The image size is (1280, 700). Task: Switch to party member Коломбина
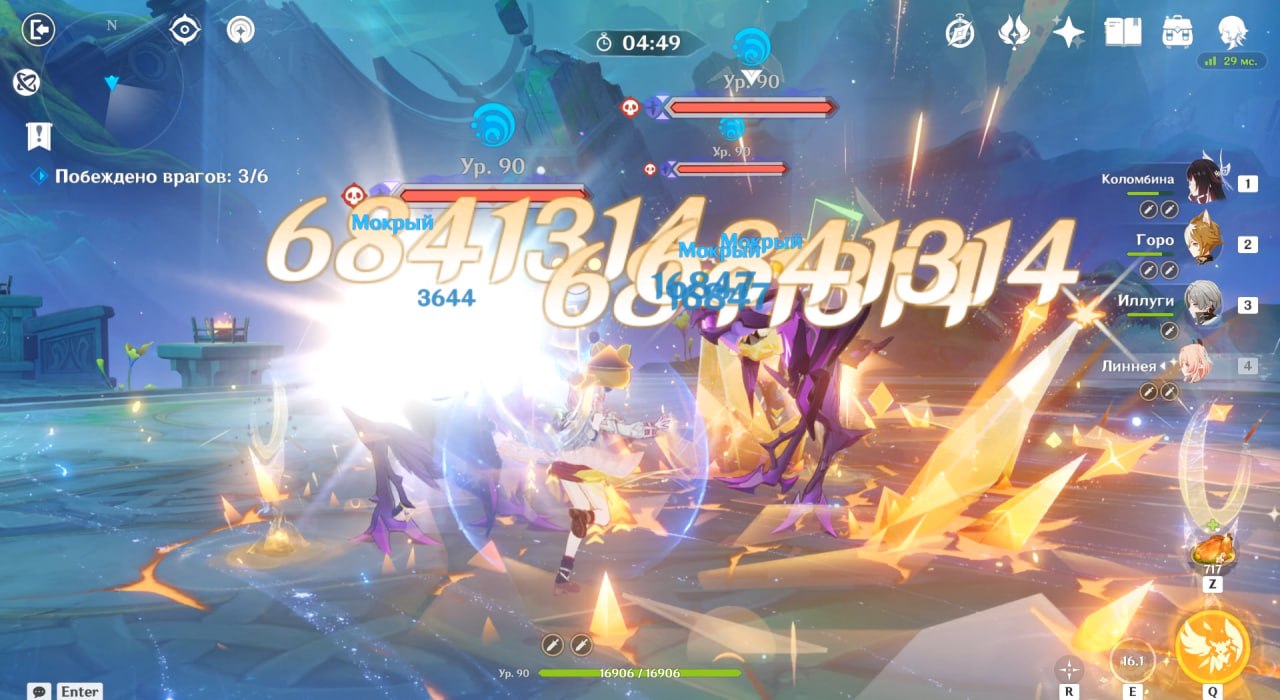pos(1205,181)
